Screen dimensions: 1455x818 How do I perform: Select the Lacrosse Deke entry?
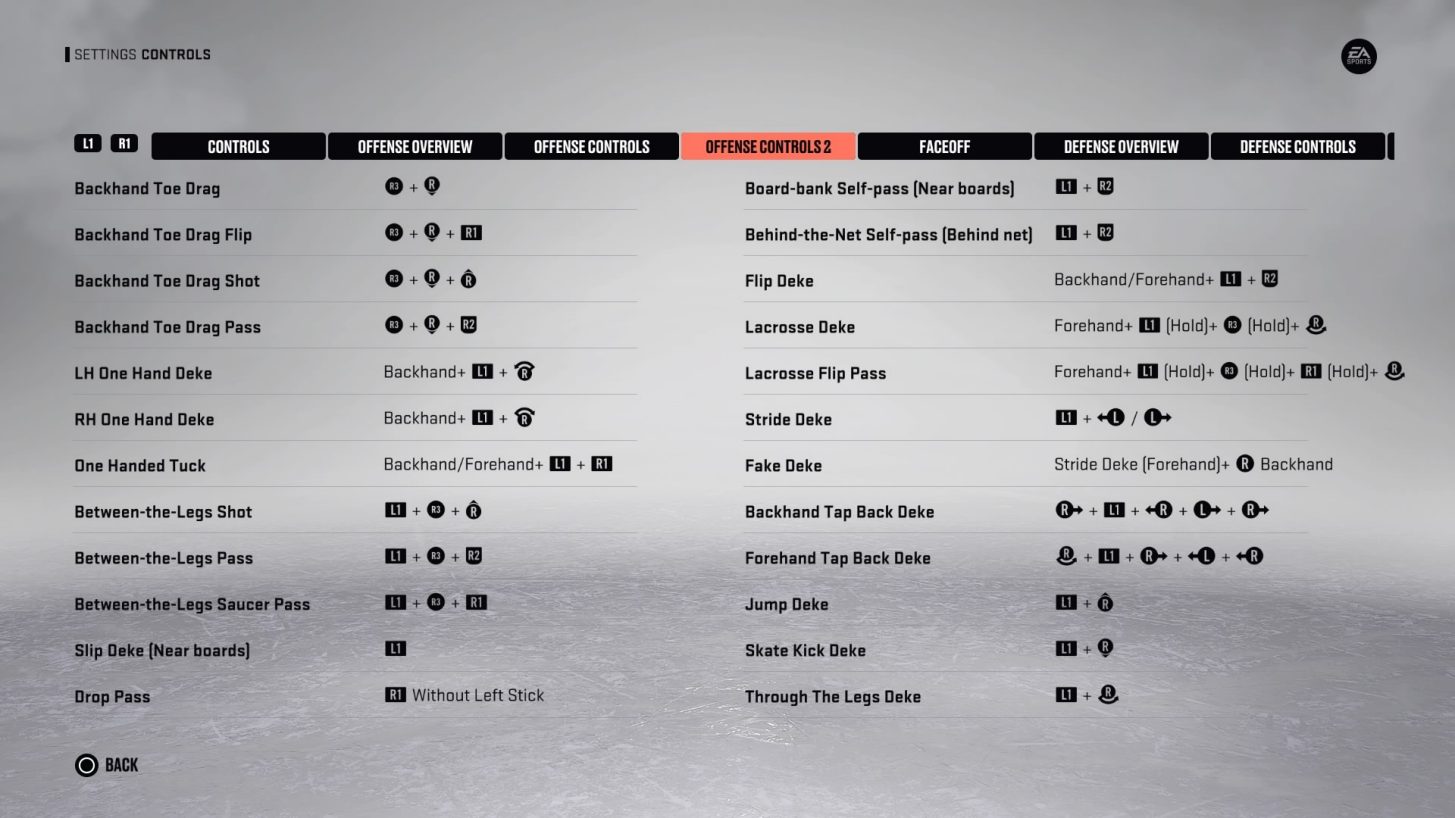point(800,327)
